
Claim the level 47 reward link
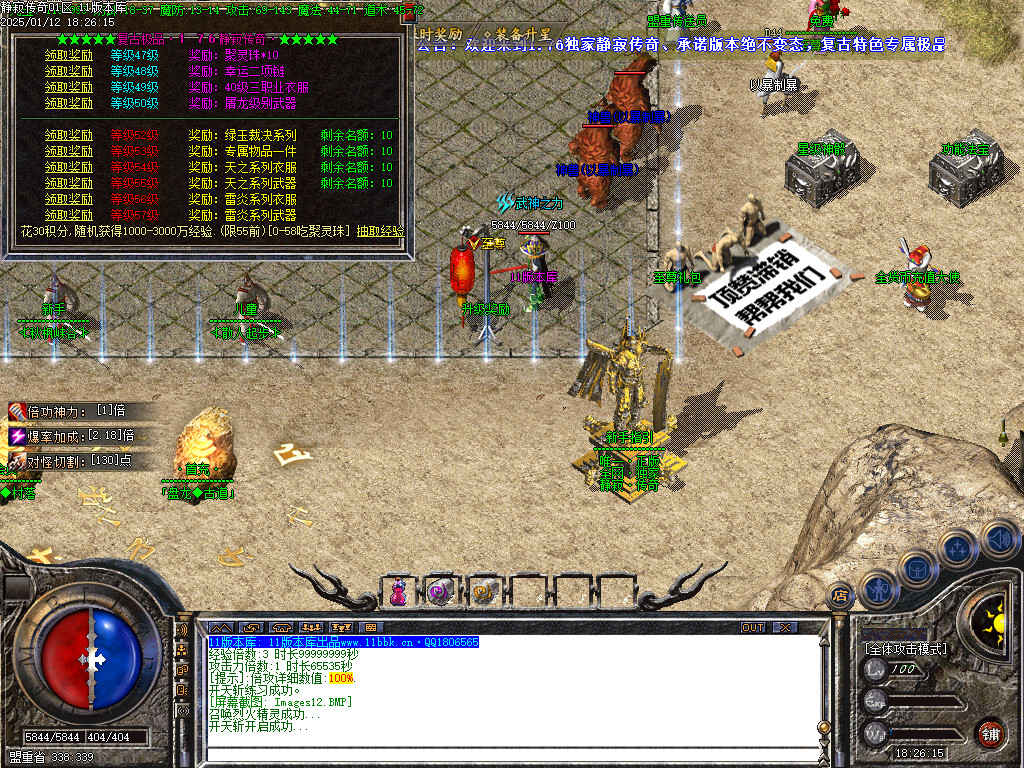tap(69, 56)
